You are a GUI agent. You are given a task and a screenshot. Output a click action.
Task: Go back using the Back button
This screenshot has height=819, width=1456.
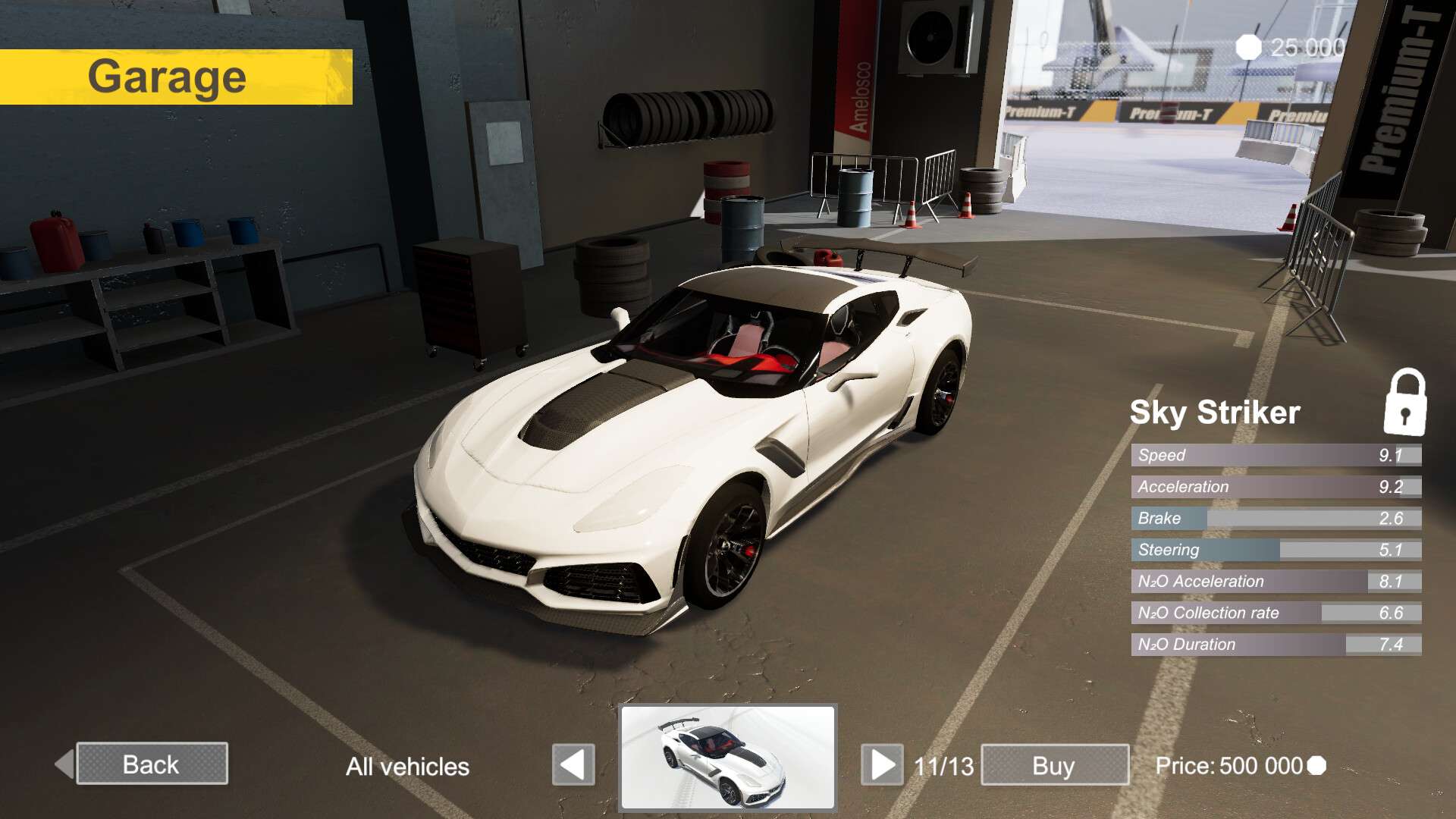pyautogui.click(x=152, y=764)
